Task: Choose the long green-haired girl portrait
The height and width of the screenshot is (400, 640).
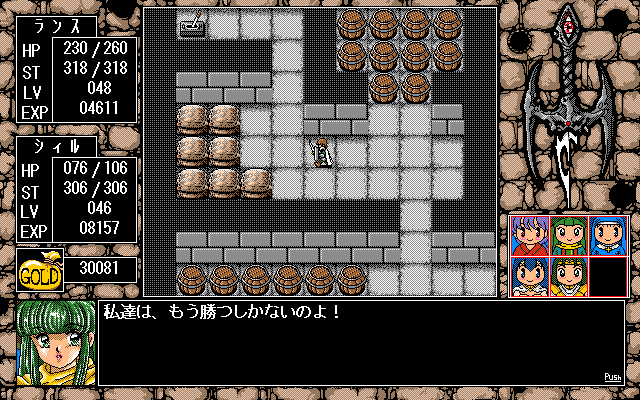Action: coord(568,236)
